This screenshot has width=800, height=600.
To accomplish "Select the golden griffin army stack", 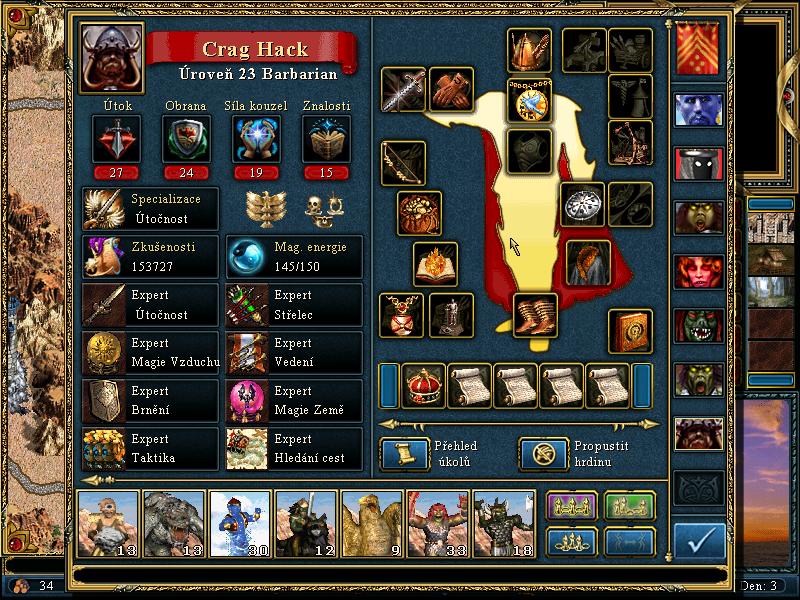I will [371, 522].
